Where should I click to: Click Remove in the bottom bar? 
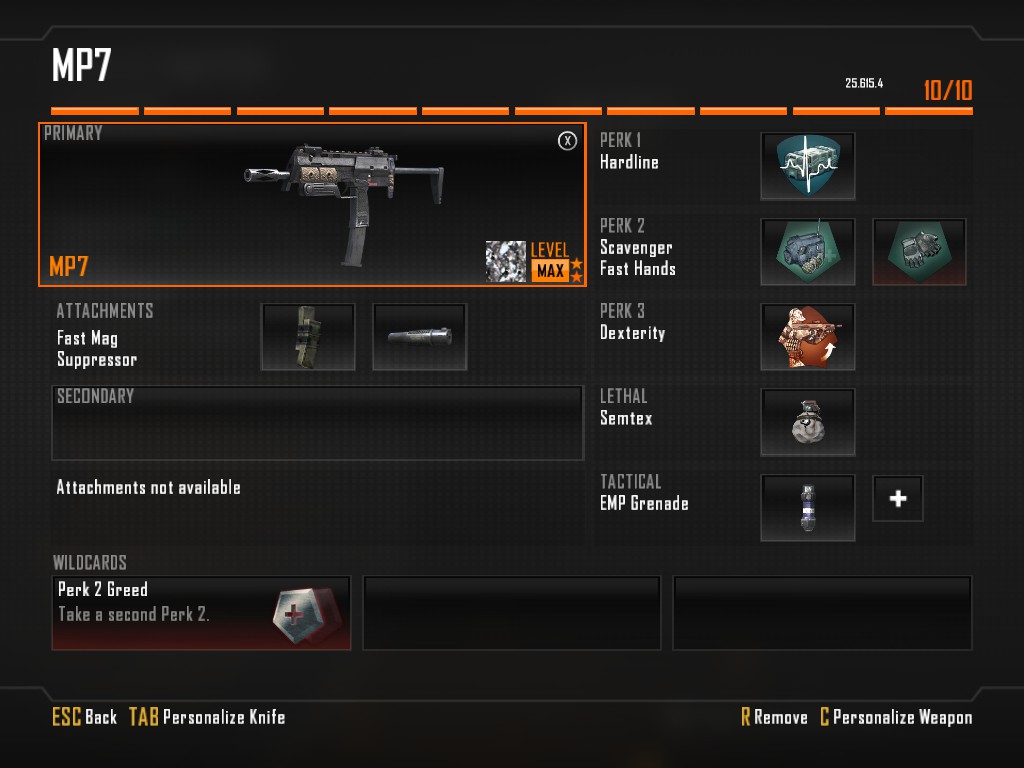pyautogui.click(x=774, y=717)
